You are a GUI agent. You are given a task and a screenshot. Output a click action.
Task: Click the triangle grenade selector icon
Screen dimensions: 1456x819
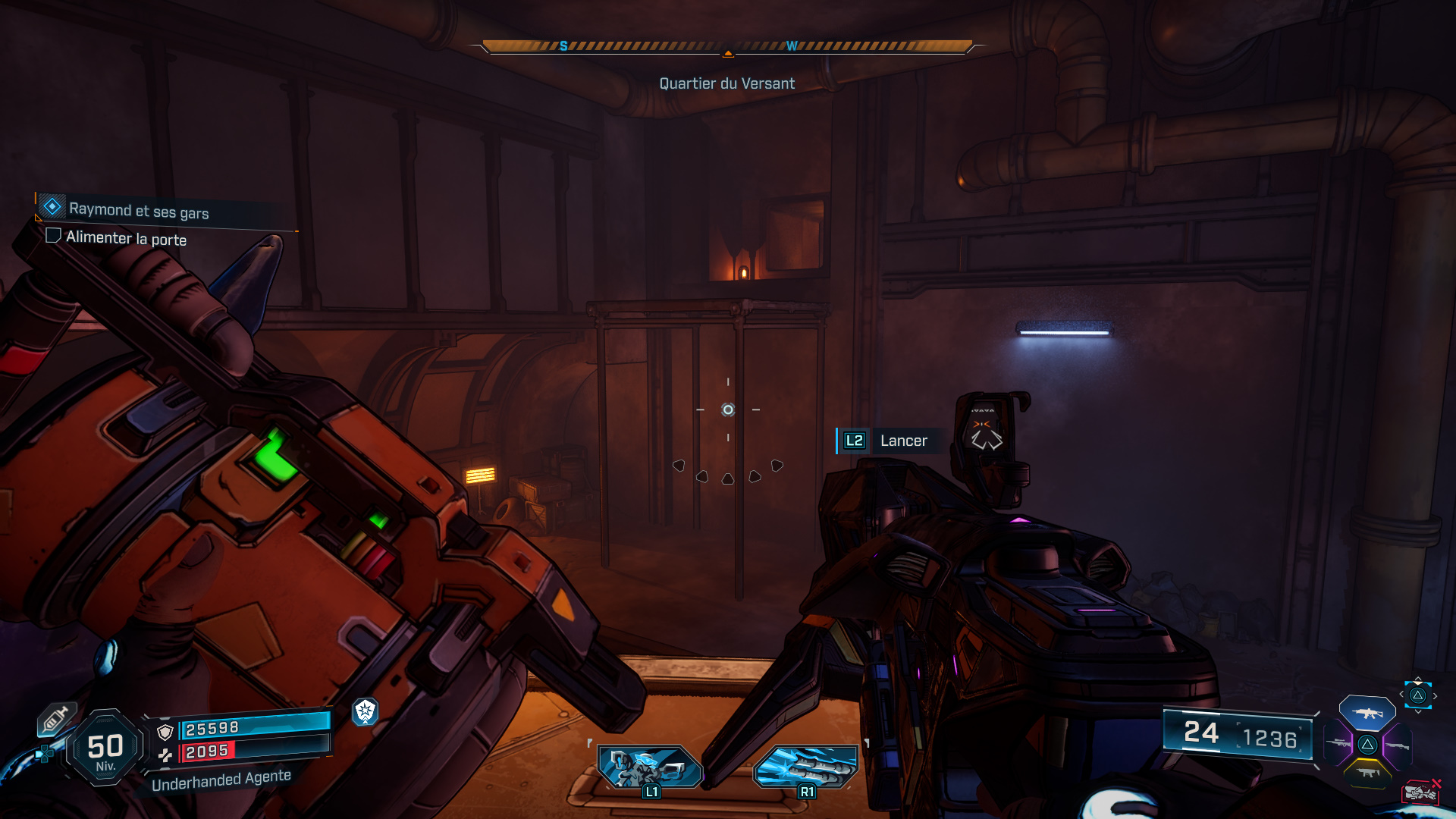[x=1417, y=695]
